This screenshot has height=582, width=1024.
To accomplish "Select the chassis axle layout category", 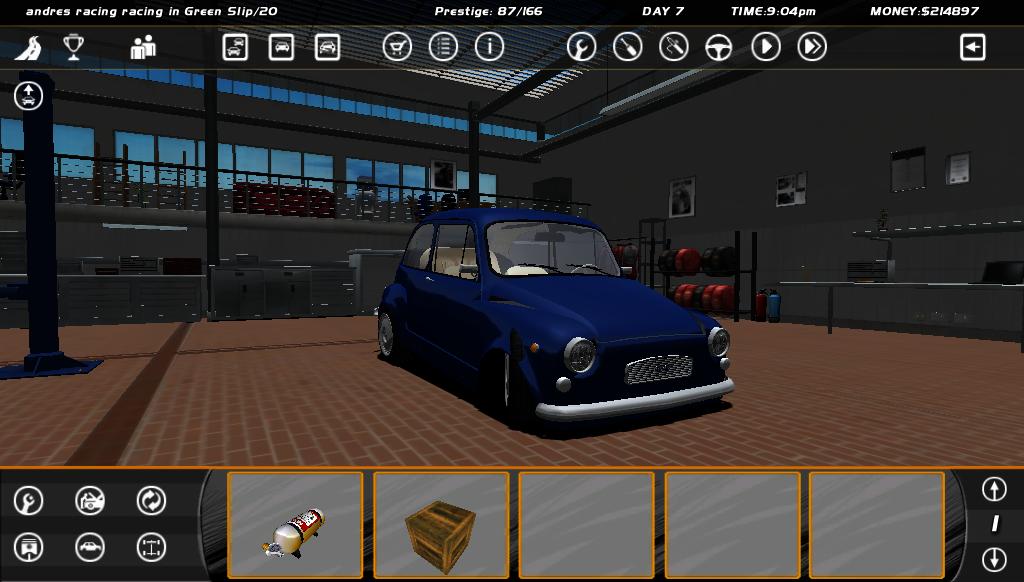I will coord(151,547).
